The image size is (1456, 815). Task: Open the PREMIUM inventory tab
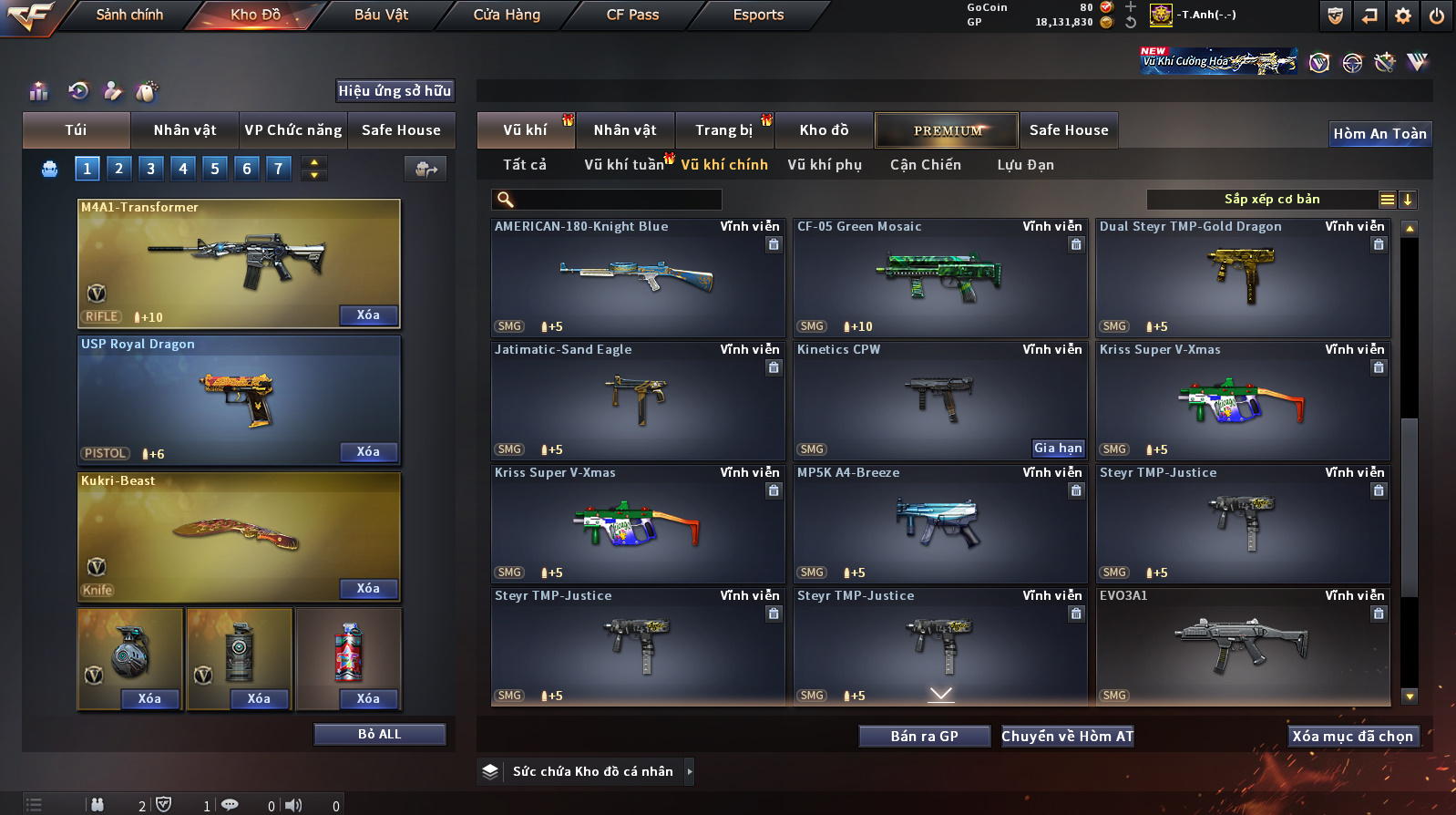coord(948,130)
